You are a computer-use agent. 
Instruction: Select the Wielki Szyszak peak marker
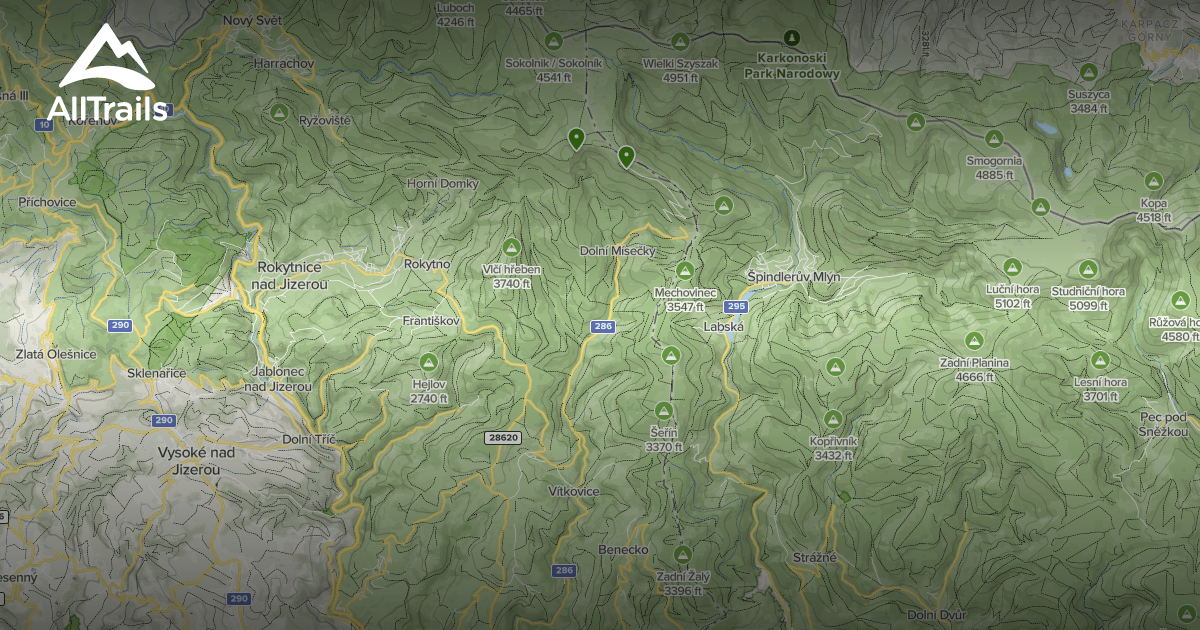click(x=681, y=42)
